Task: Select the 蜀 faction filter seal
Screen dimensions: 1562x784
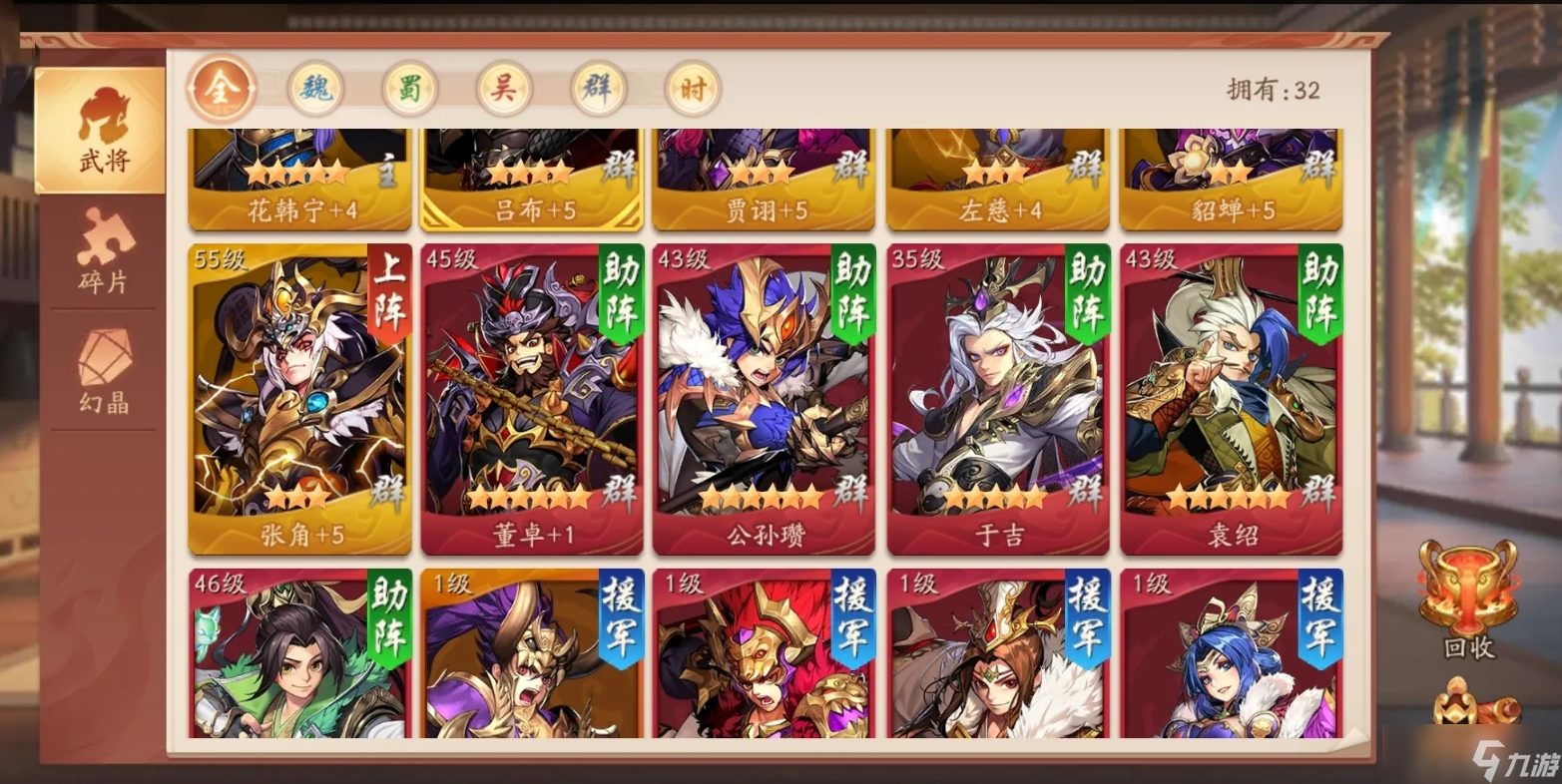Action: tap(409, 88)
